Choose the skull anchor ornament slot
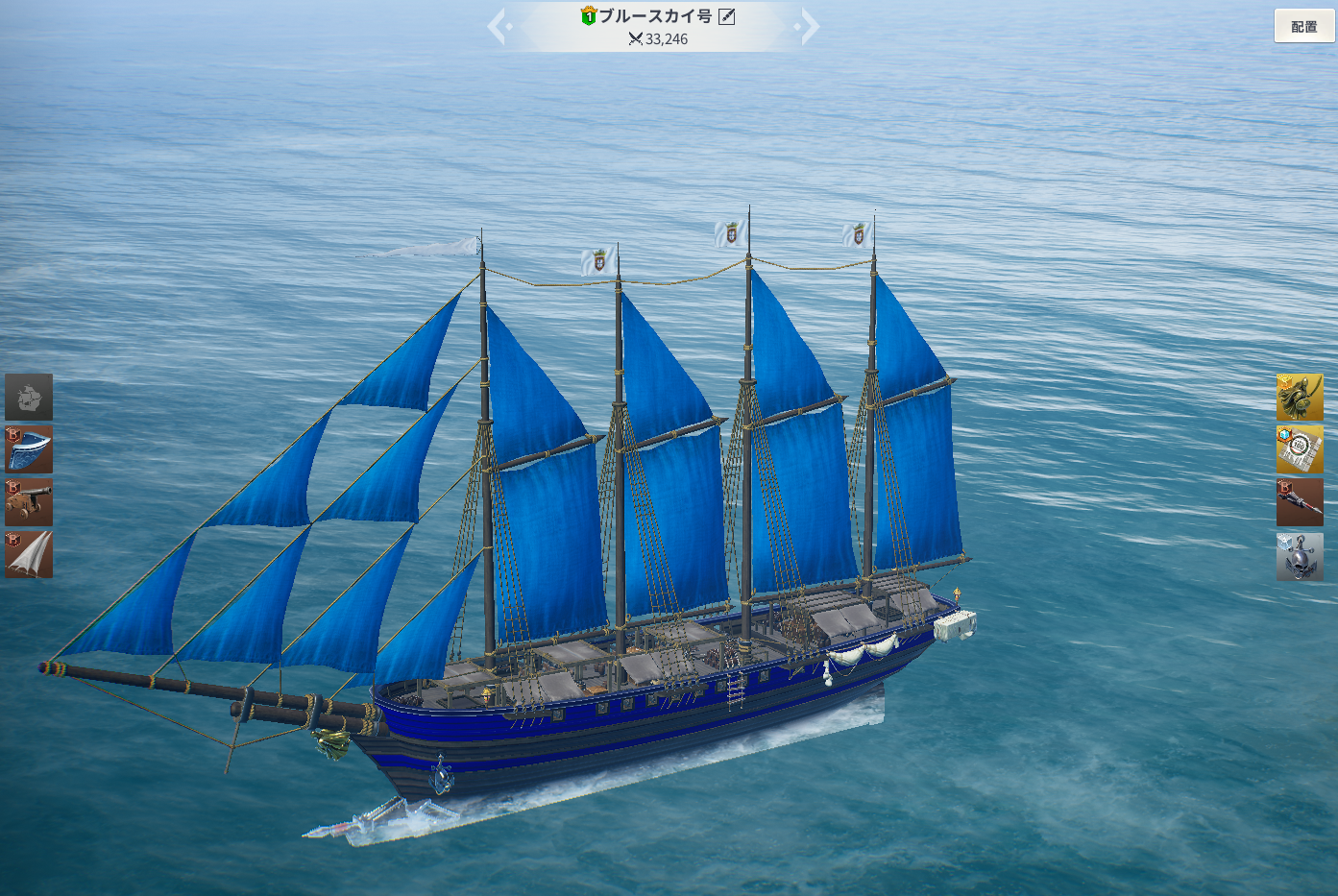The width and height of the screenshot is (1338, 896). (x=1300, y=557)
